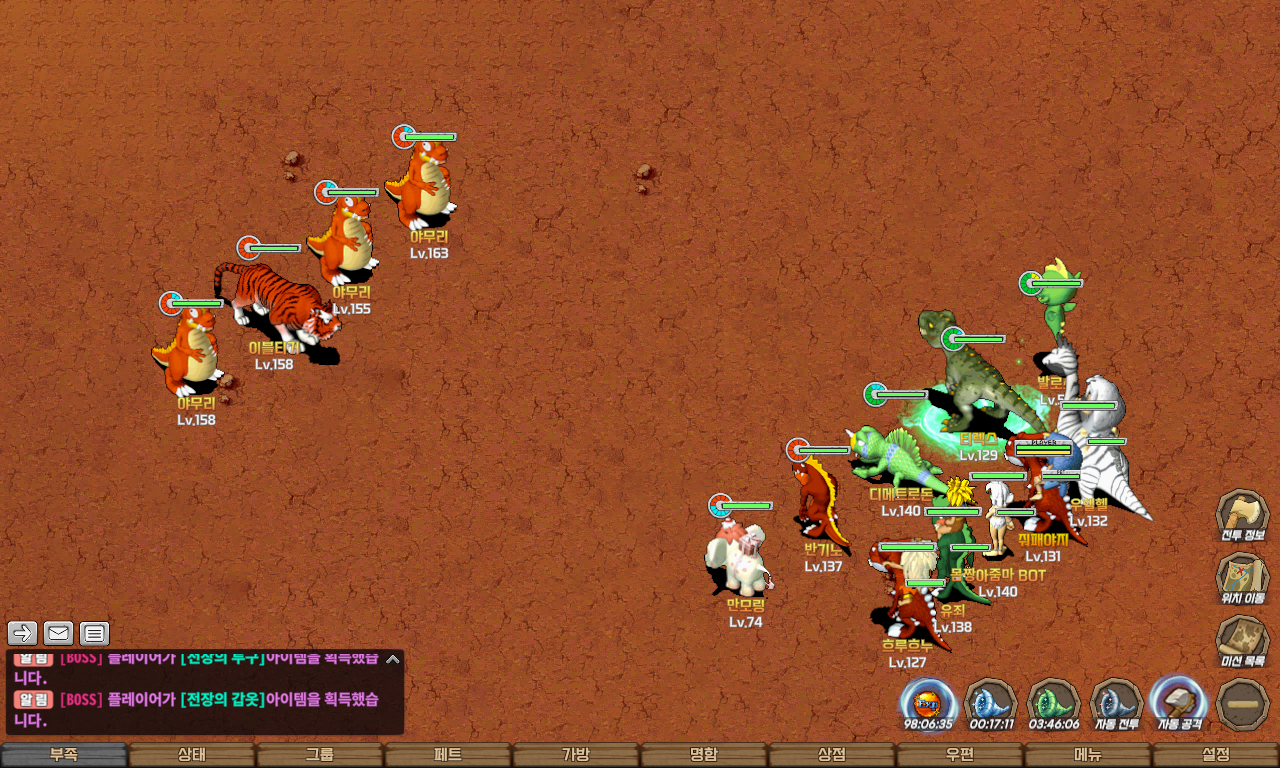Click the EXP boost orb icon

(928, 704)
